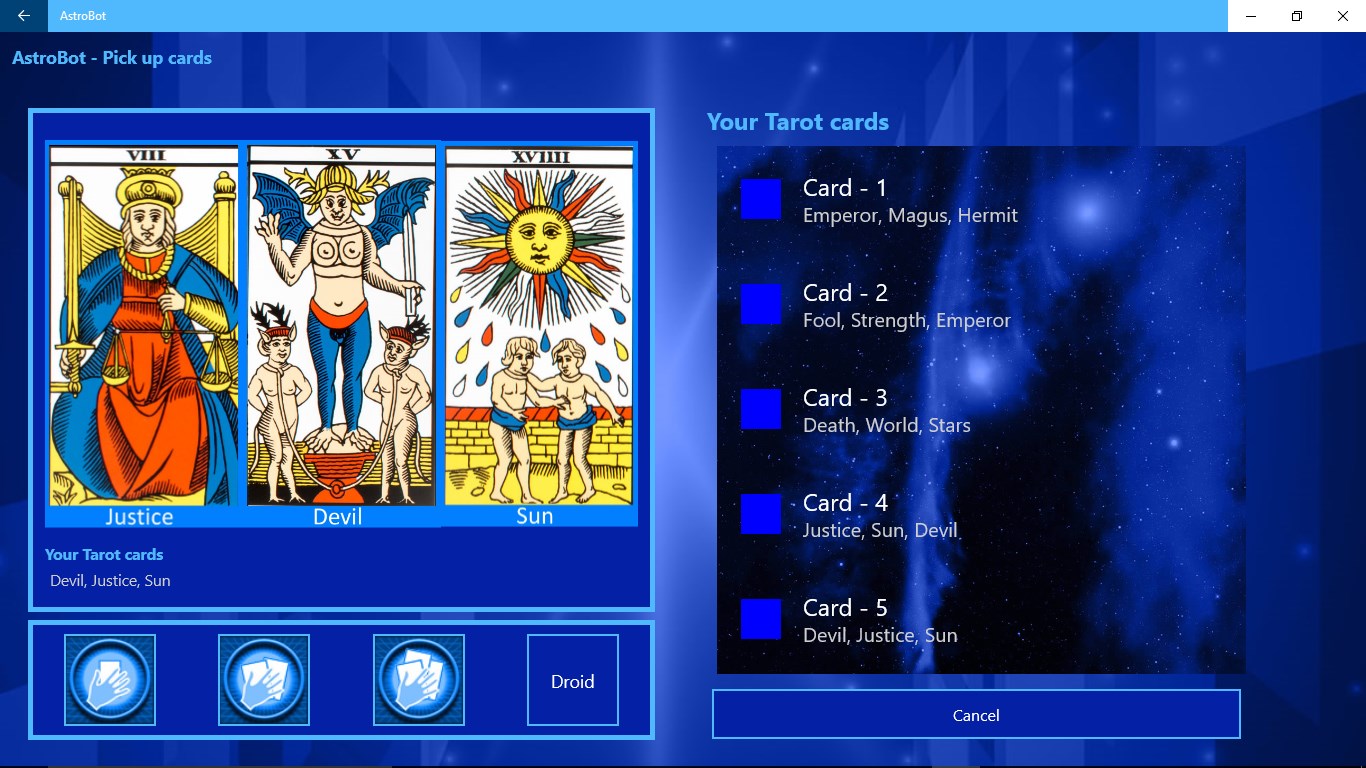Click the back arrow to leave Pick up cards

23,16
